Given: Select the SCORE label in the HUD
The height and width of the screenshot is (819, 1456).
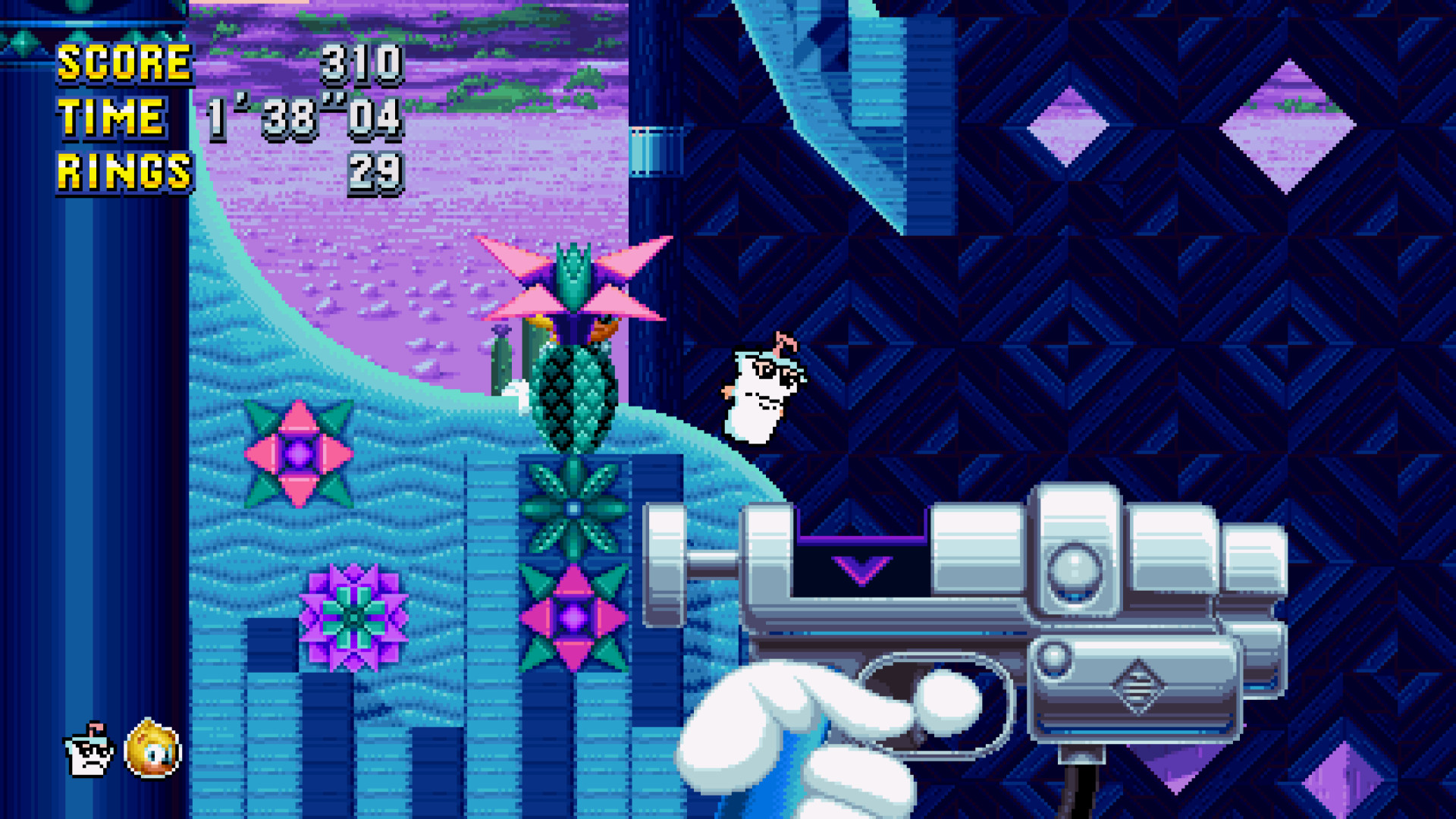Looking at the screenshot, I should pos(124,64).
